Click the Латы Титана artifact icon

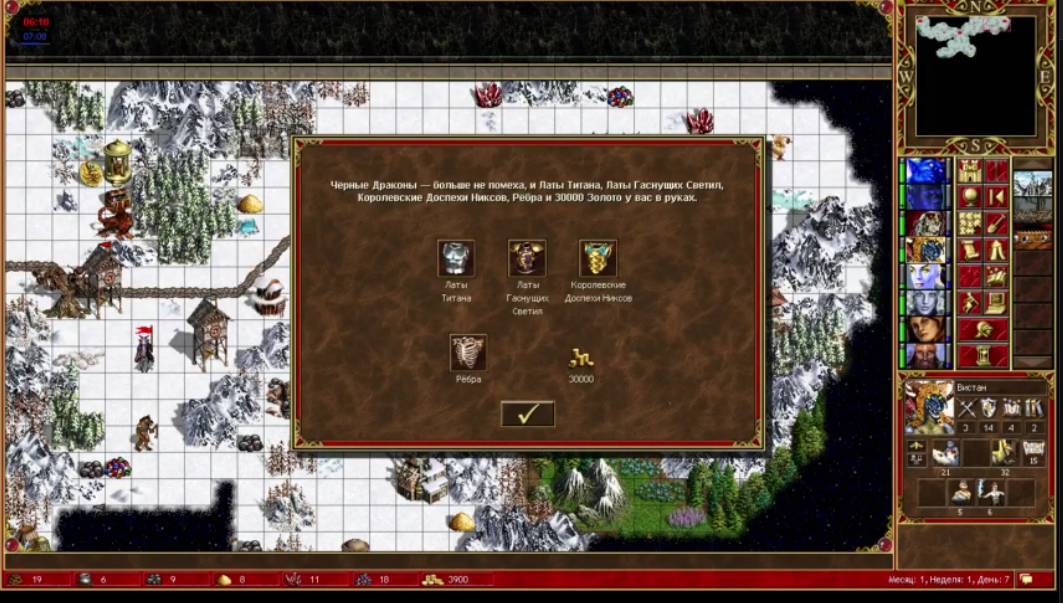click(x=456, y=258)
